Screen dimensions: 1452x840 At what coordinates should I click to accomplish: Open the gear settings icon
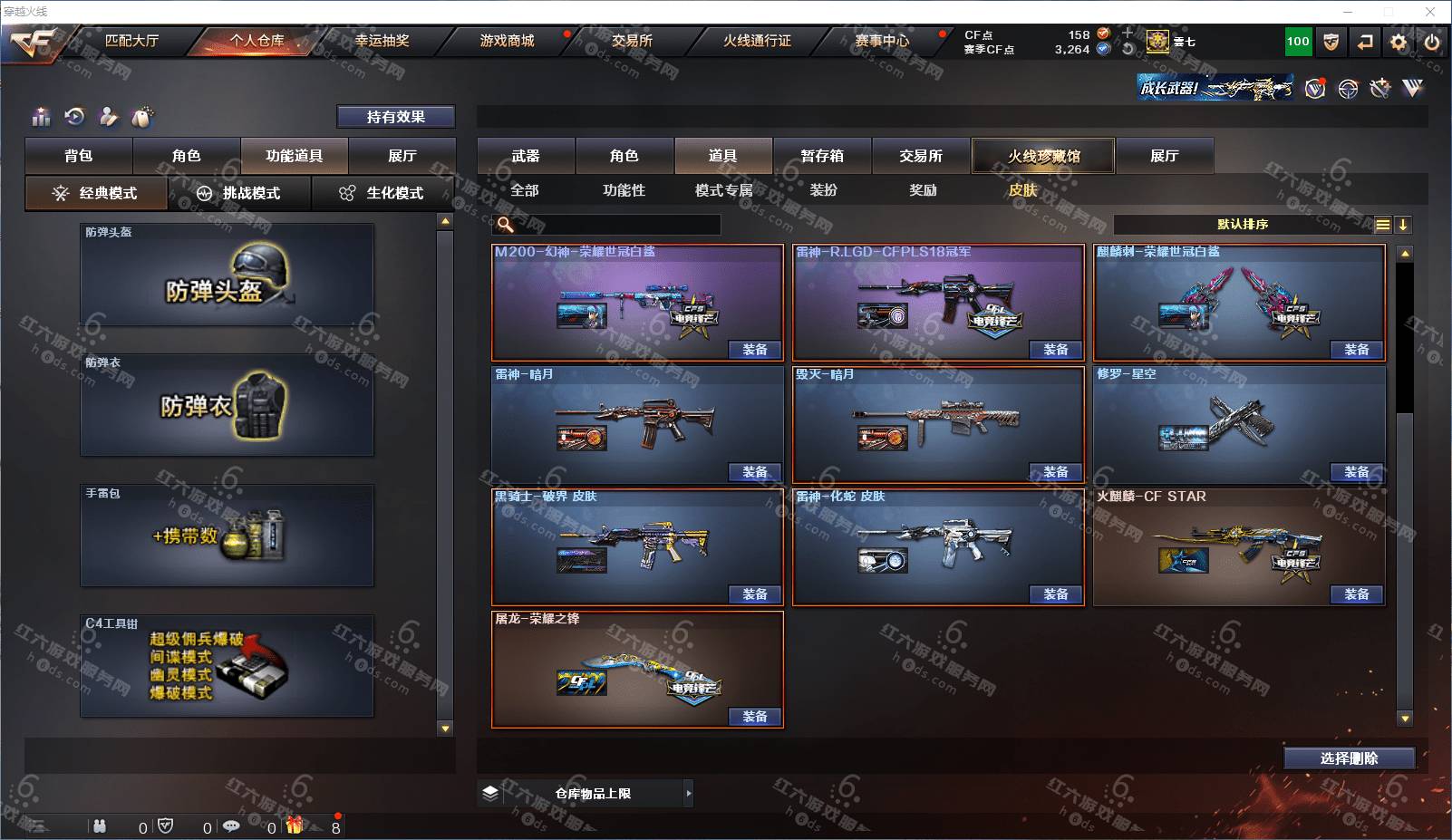[1399, 42]
